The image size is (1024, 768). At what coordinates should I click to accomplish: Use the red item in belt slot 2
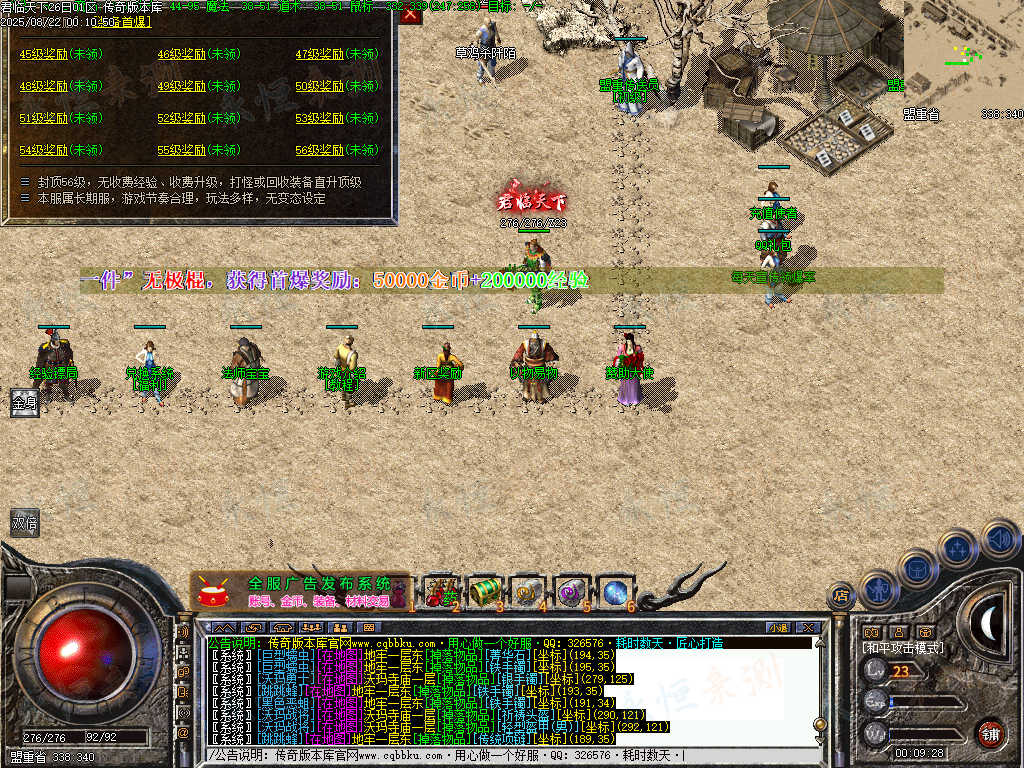click(x=441, y=590)
